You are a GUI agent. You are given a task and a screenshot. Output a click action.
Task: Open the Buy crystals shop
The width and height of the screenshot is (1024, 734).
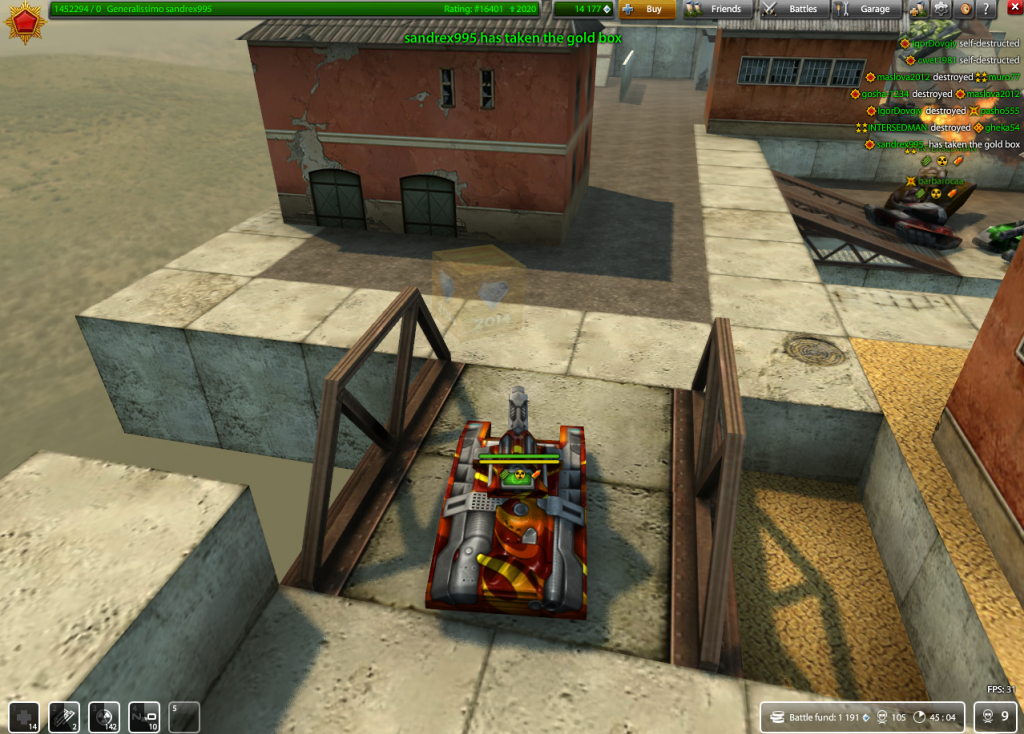point(646,9)
